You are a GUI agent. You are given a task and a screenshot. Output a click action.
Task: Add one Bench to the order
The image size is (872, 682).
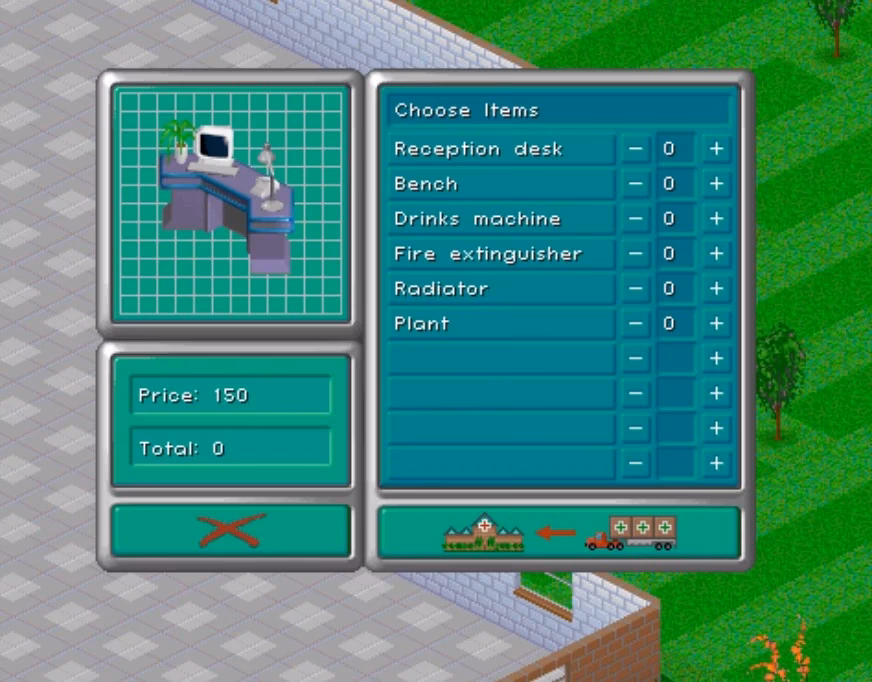point(716,184)
